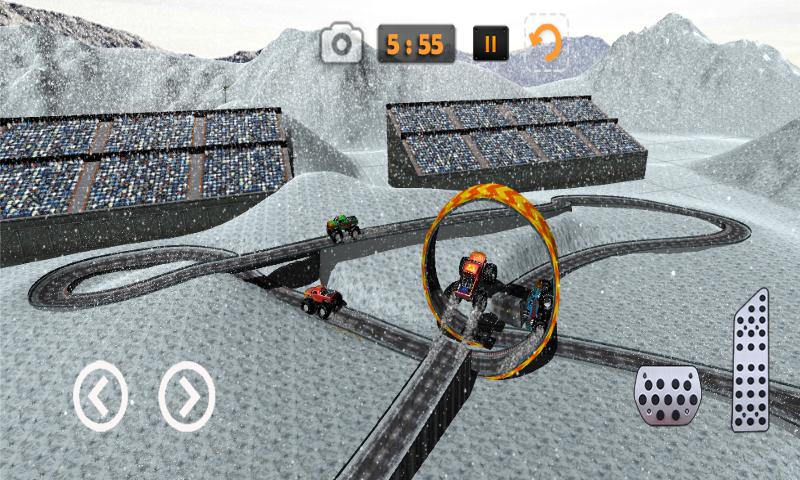Steer right with the right arrow

pyautogui.click(x=186, y=396)
